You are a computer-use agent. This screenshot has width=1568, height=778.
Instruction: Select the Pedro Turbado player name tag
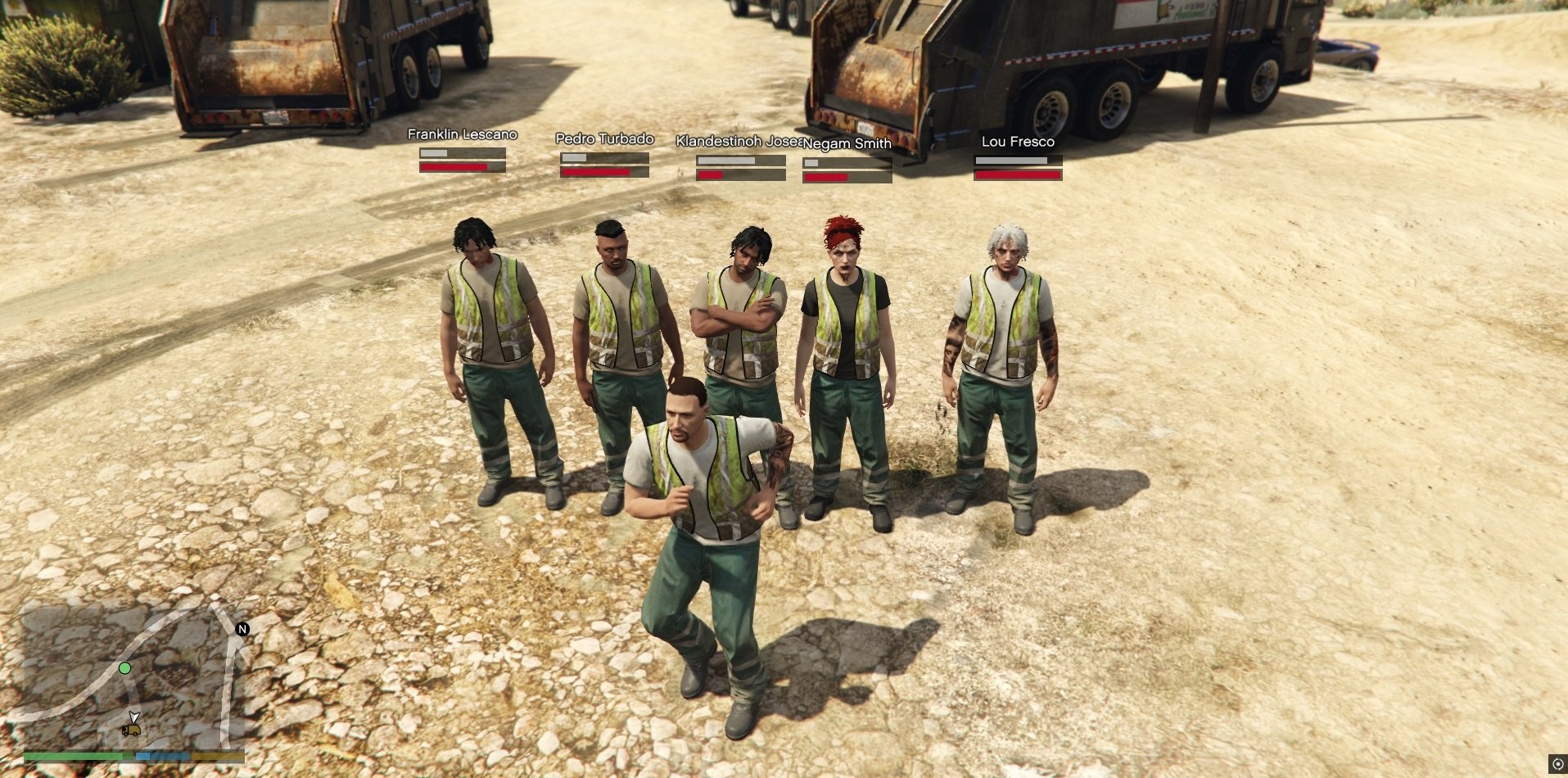(604, 138)
